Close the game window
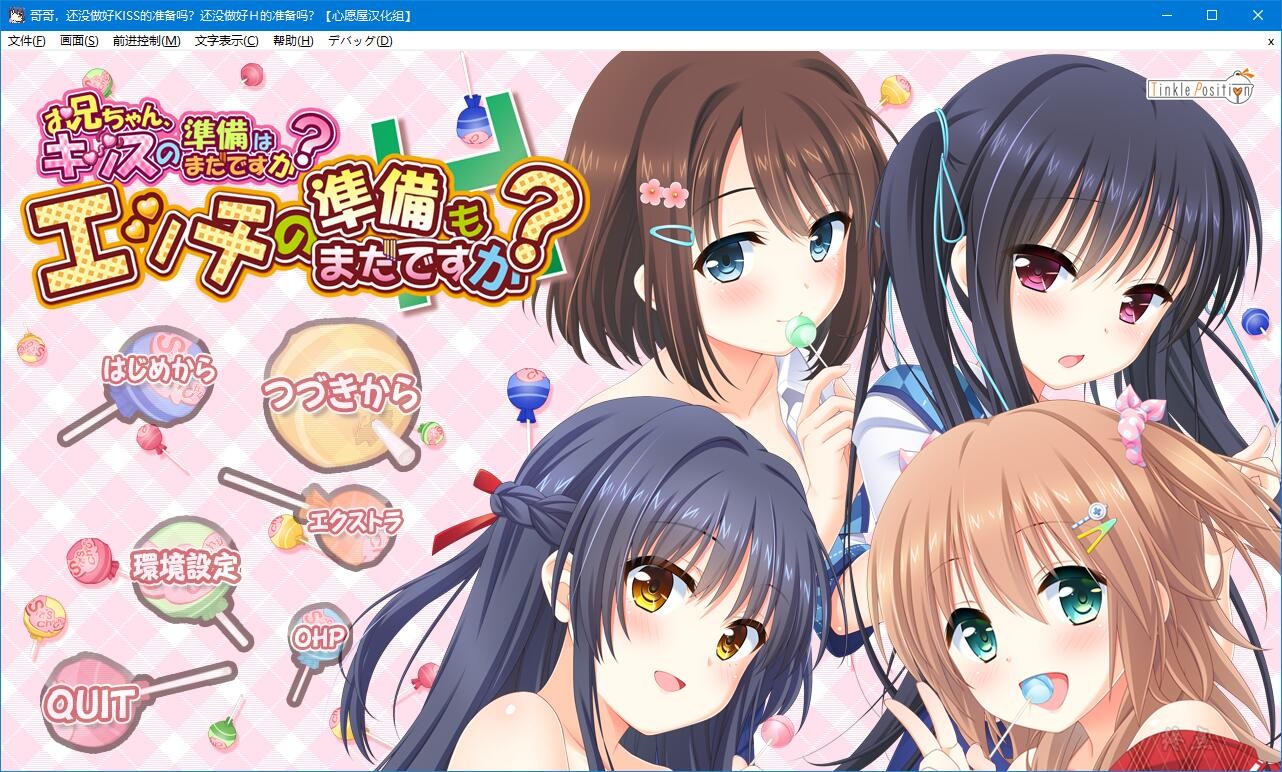 [x=1258, y=15]
